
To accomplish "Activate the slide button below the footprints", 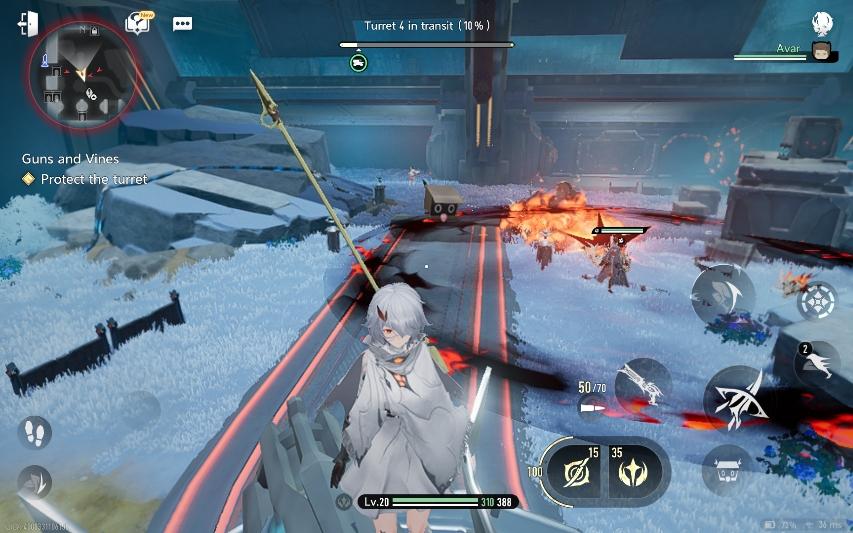I will [33, 482].
